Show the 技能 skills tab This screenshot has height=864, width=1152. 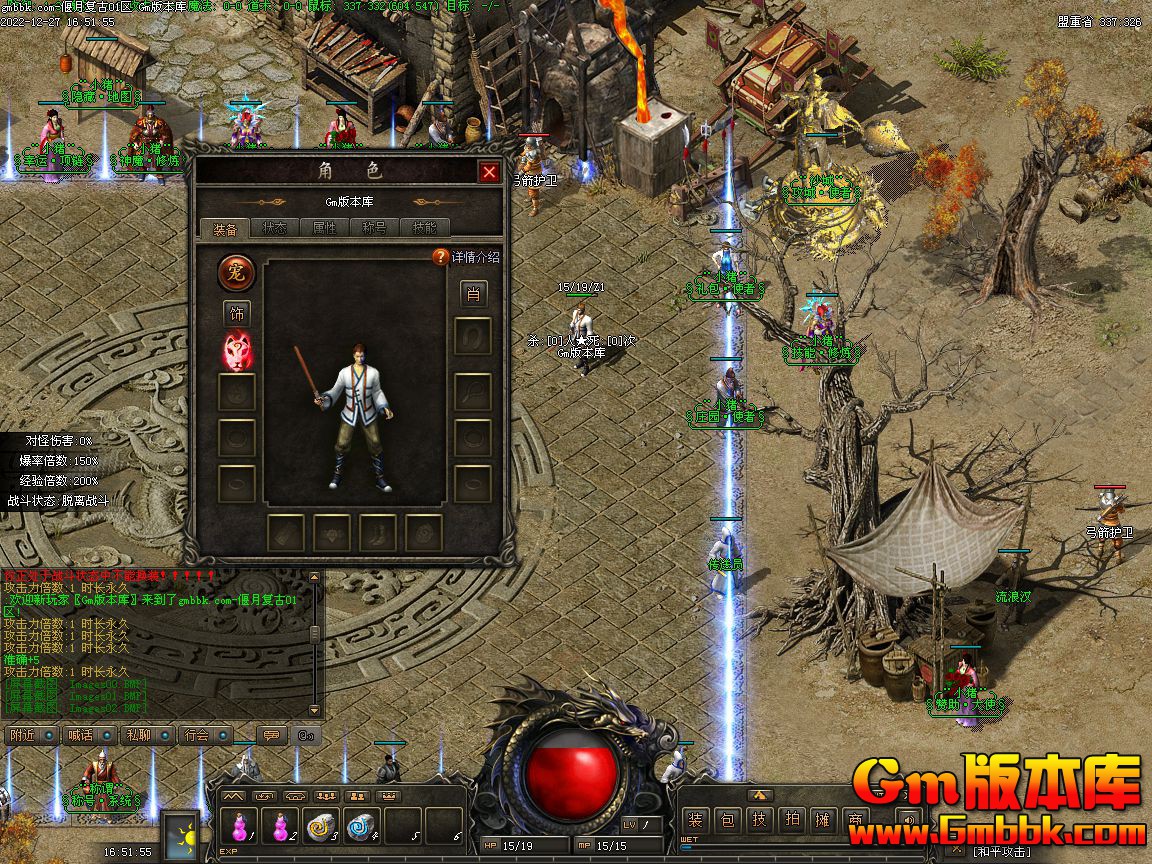click(x=425, y=228)
